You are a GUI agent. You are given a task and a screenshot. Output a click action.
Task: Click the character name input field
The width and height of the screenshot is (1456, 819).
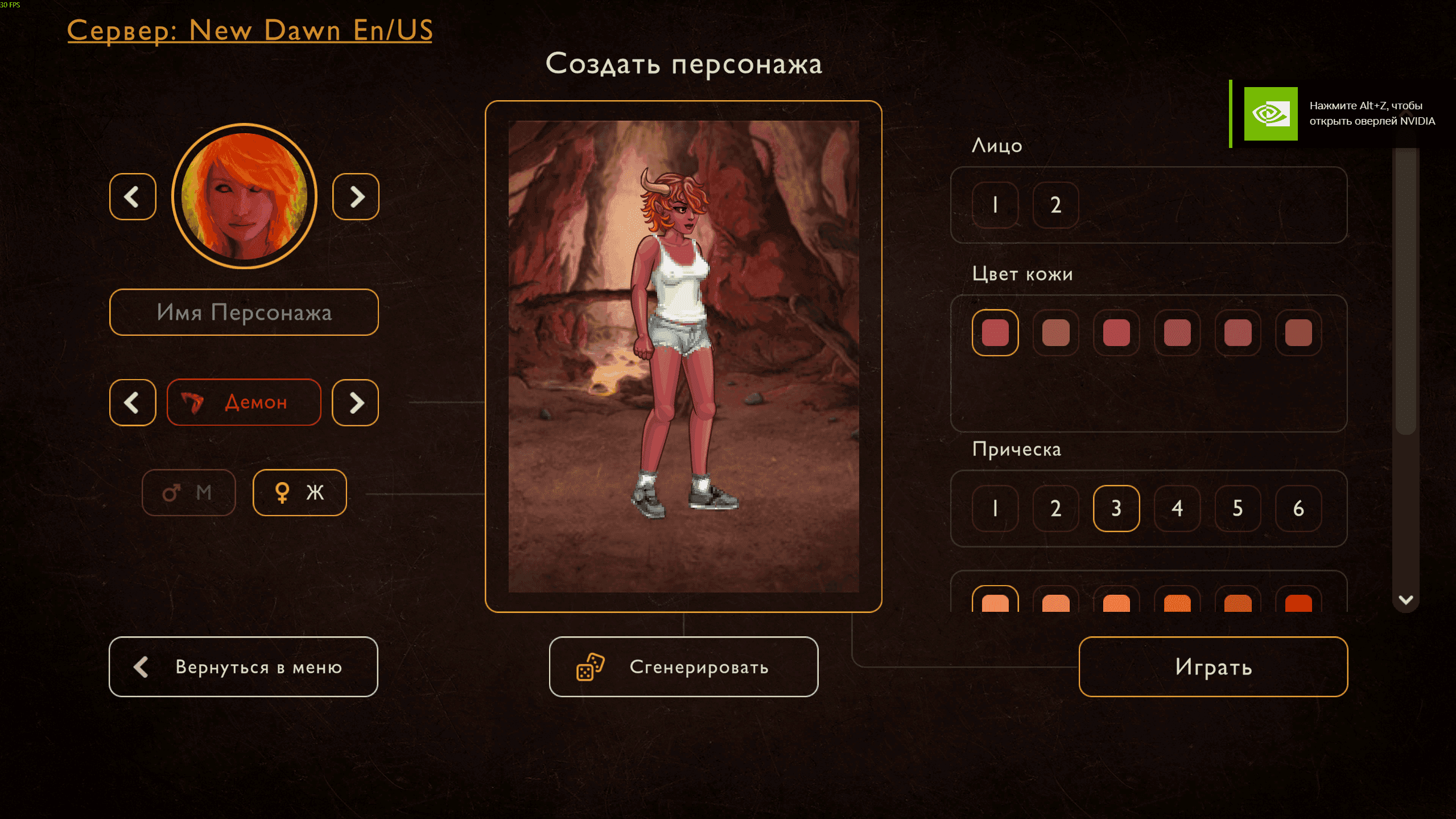[x=244, y=312]
